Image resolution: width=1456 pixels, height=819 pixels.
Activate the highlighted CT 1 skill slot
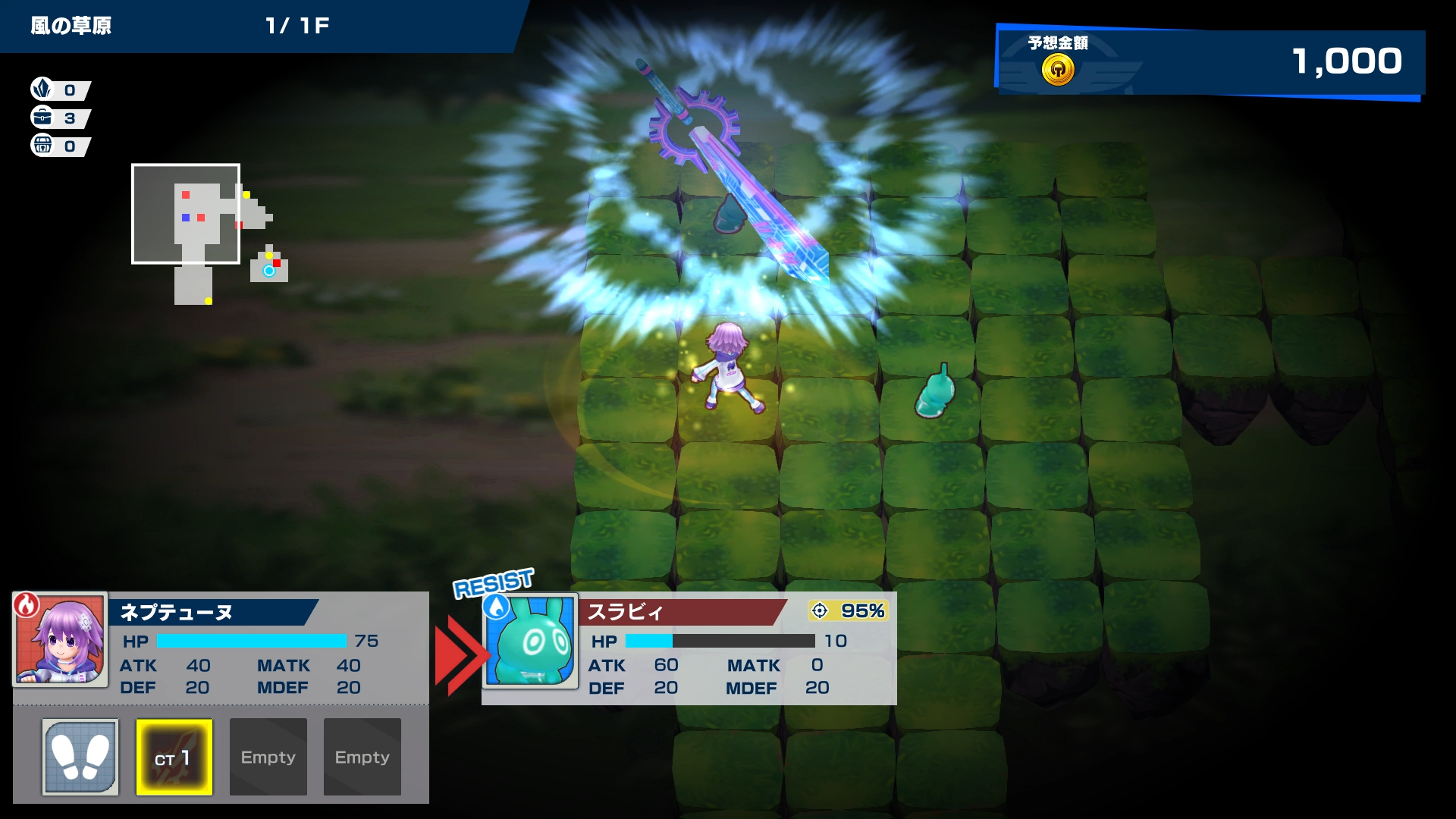pyautogui.click(x=174, y=757)
